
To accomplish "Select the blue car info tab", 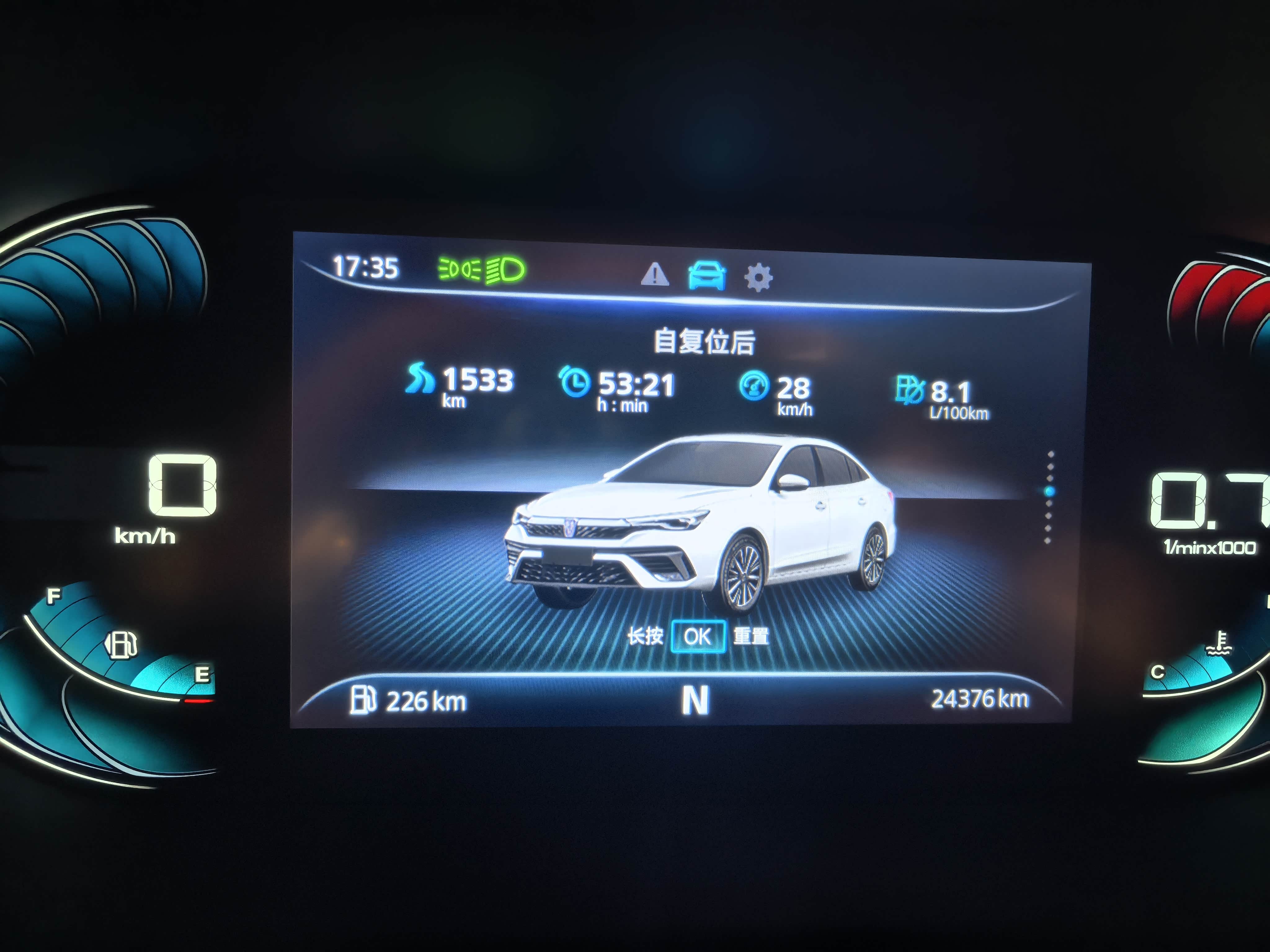I will [707, 276].
